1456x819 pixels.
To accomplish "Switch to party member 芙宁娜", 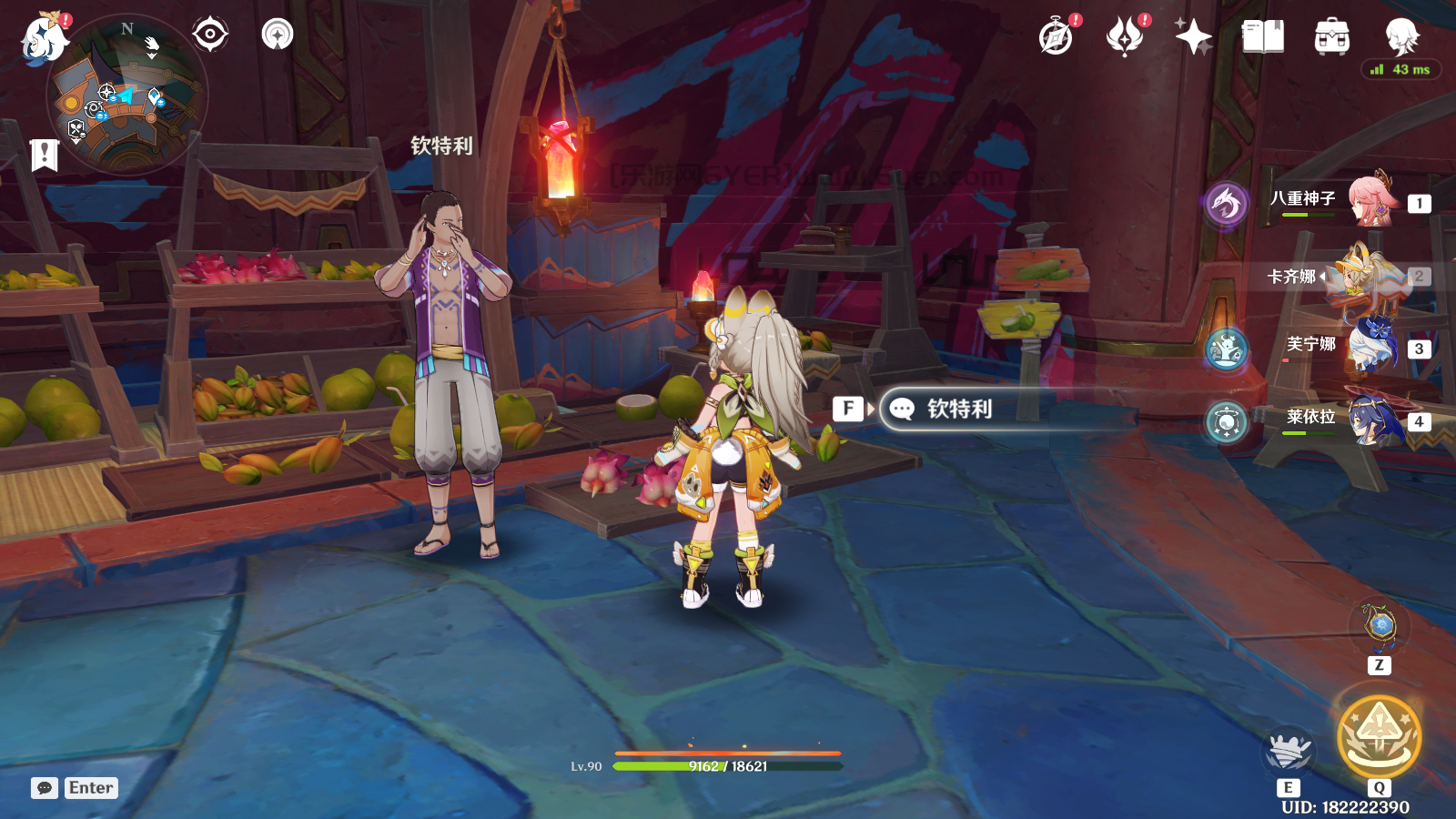I will 1372,347.
